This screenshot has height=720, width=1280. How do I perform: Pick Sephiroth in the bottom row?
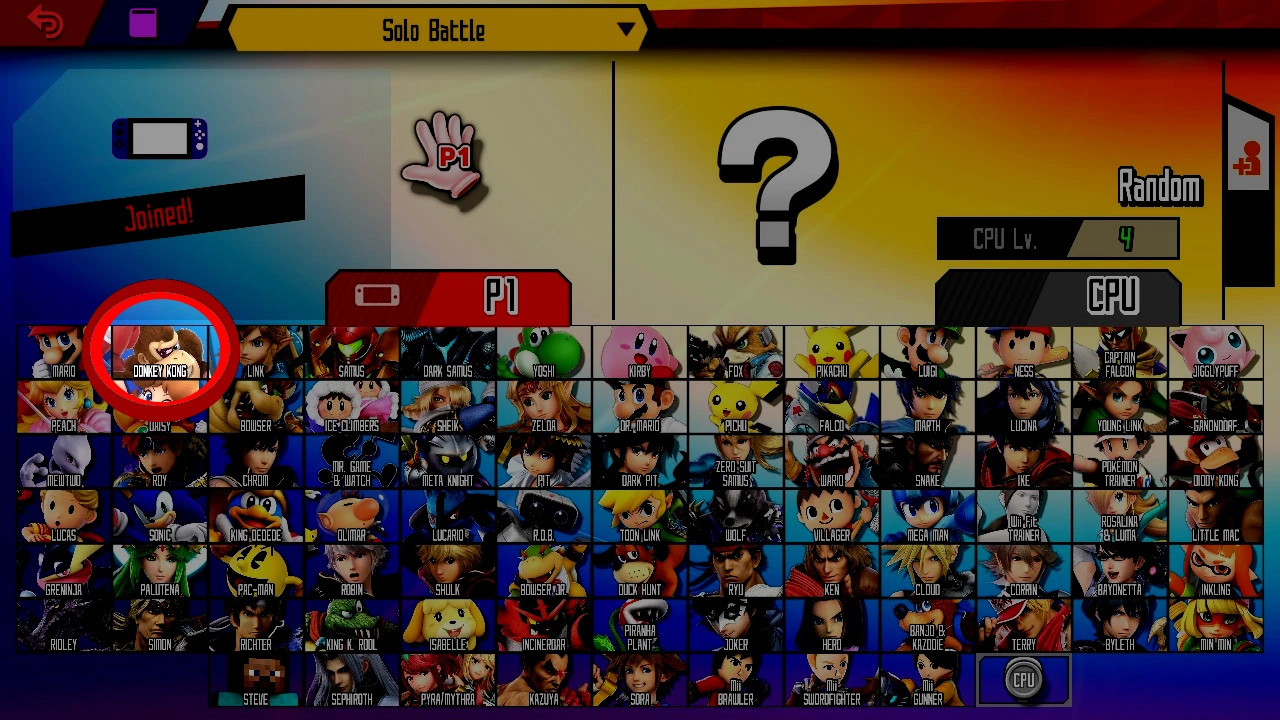[351, 678]
